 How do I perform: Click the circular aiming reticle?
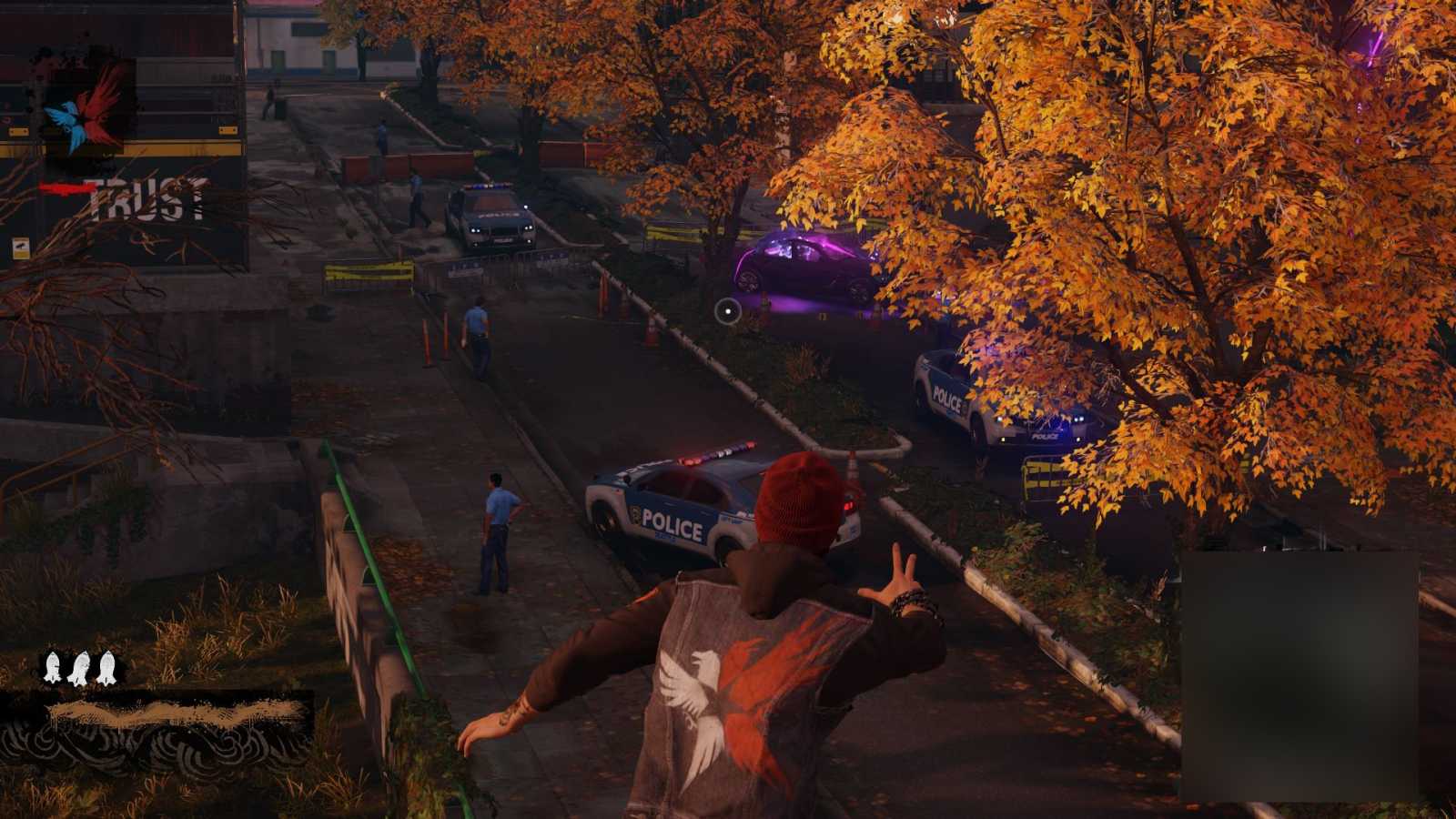(x=728, y=310)
